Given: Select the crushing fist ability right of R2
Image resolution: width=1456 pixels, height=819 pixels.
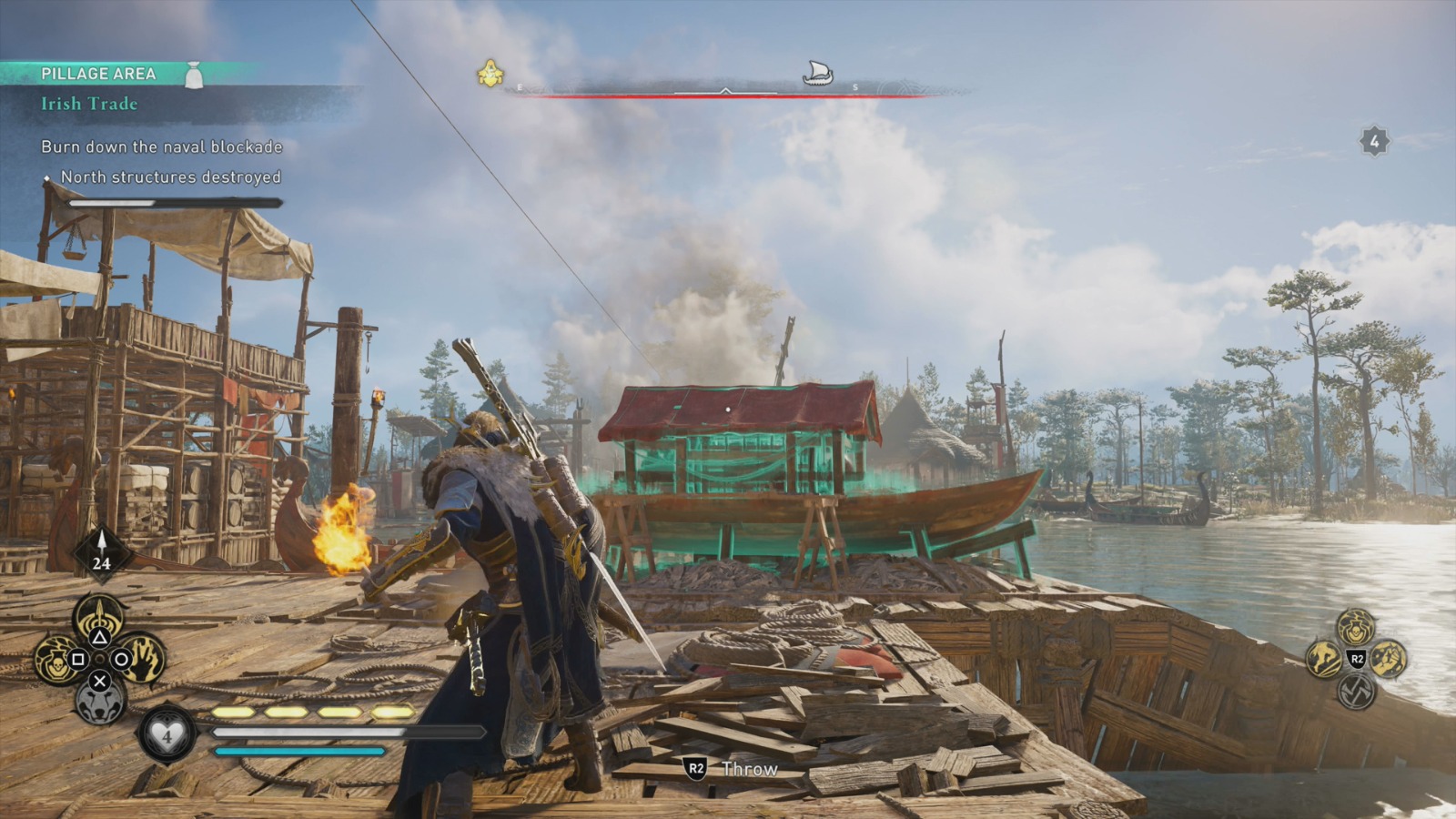Looking at the screenshot, I should click(x=1387, y=660).
